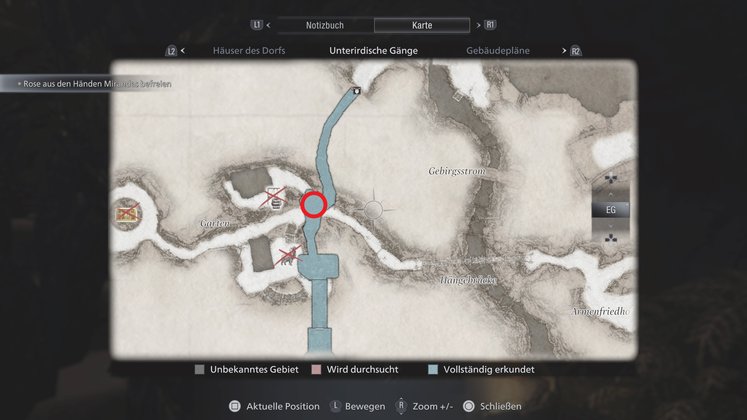Select the EG floor indicator
The height and width of the screenshot is (420, 747).
click(610, 210)
